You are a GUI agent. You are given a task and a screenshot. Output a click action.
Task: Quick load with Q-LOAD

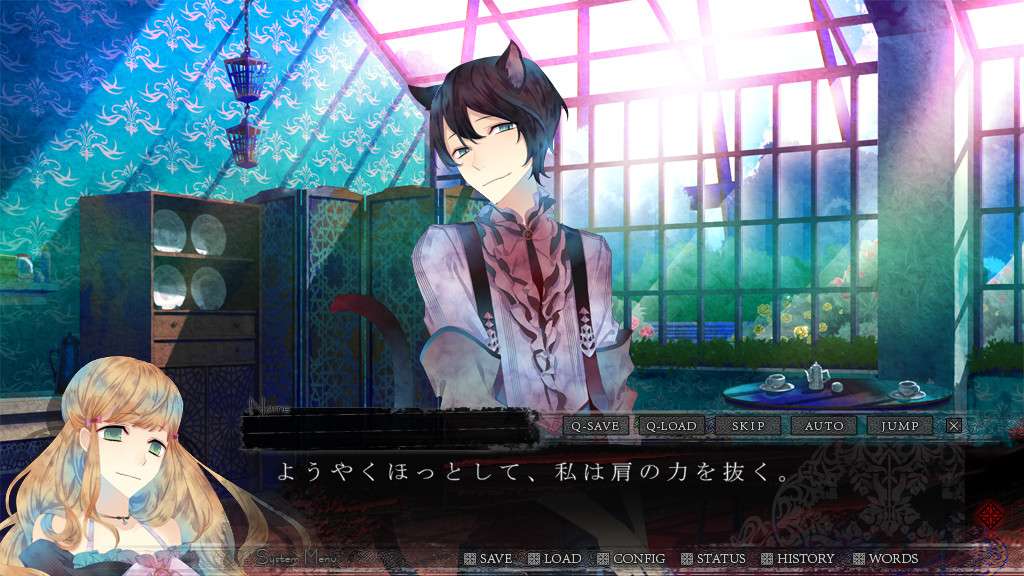671,426
